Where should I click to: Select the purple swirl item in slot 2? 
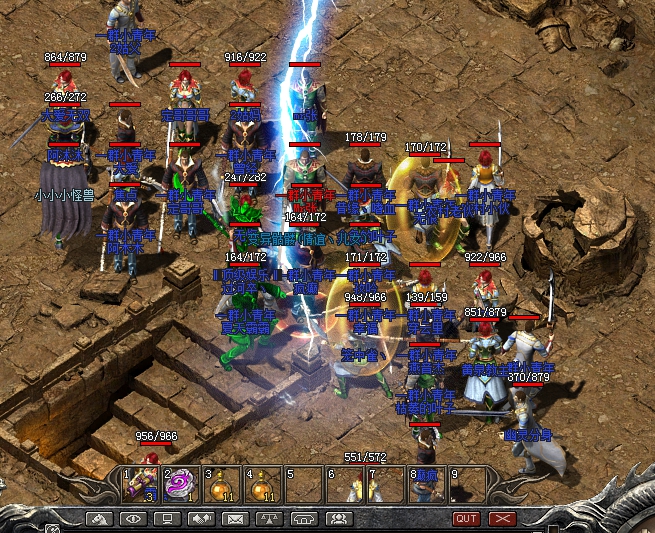click(180, 484)
